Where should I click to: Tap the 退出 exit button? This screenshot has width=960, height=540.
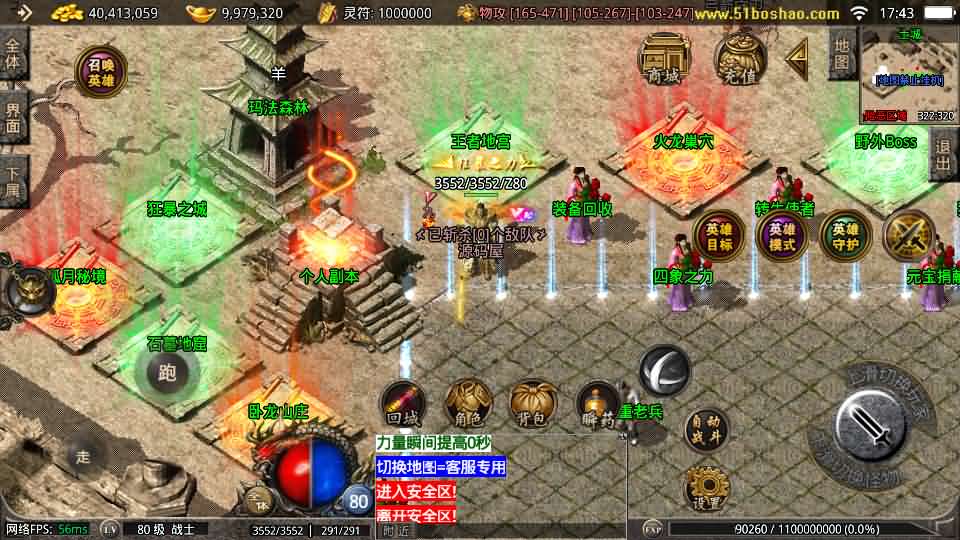pyautogui.click(x=943, y=155)
